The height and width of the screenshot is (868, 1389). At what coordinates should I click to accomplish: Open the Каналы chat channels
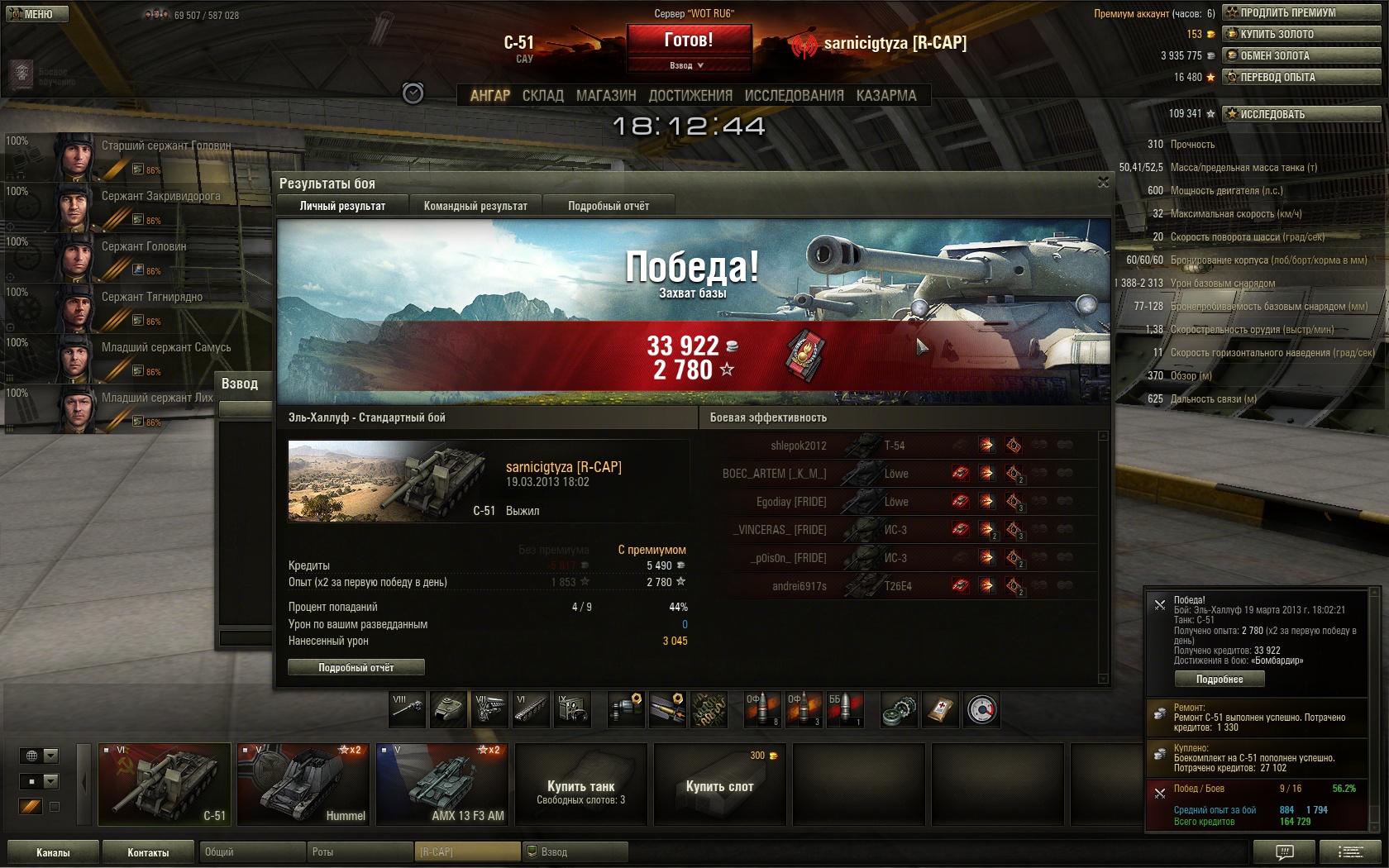[x=53, y=852]
